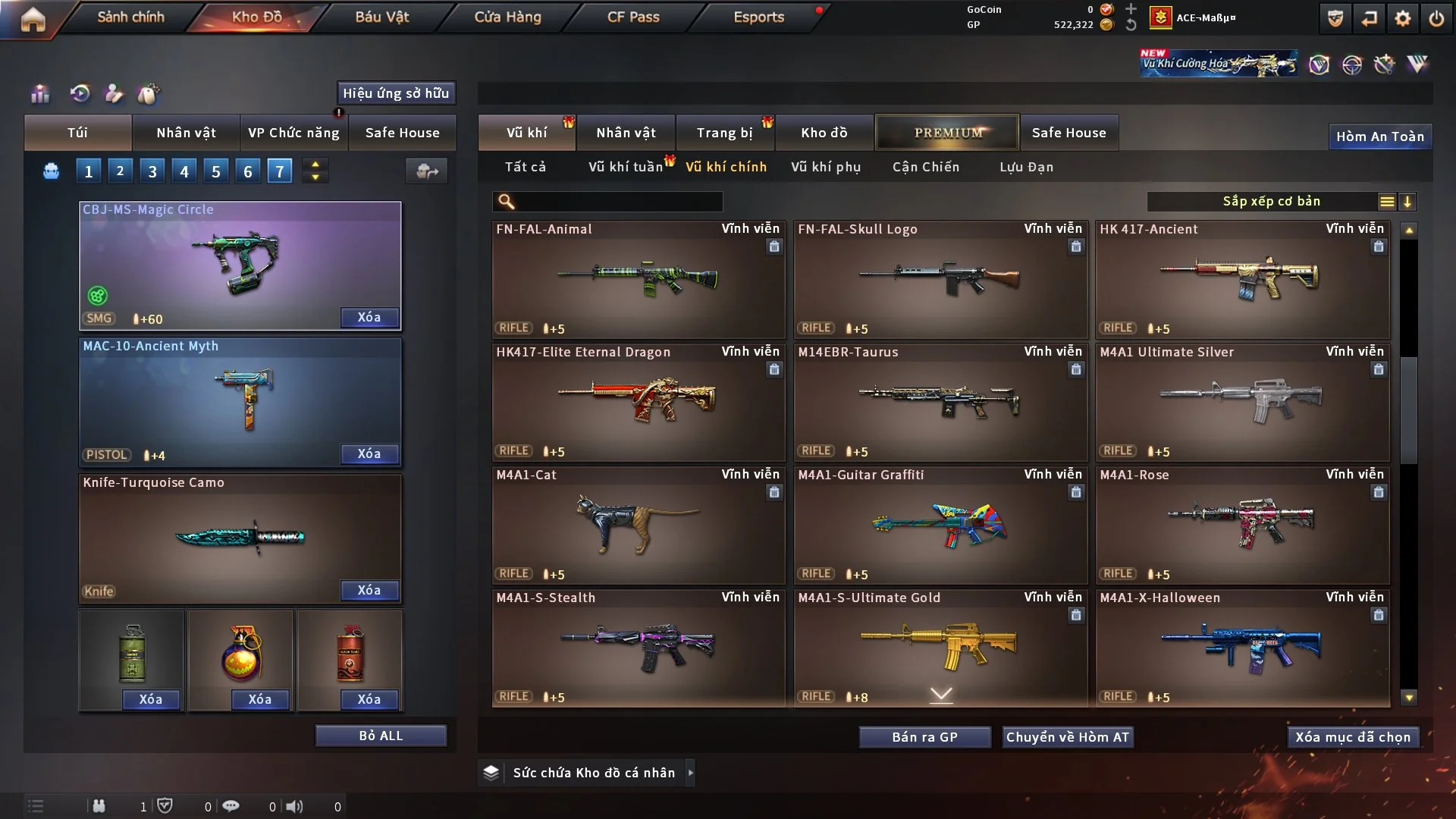Click Xóa mục đã chọn button
Viewport: 1456px width, 819px height.
click(x=1352, y=737)
